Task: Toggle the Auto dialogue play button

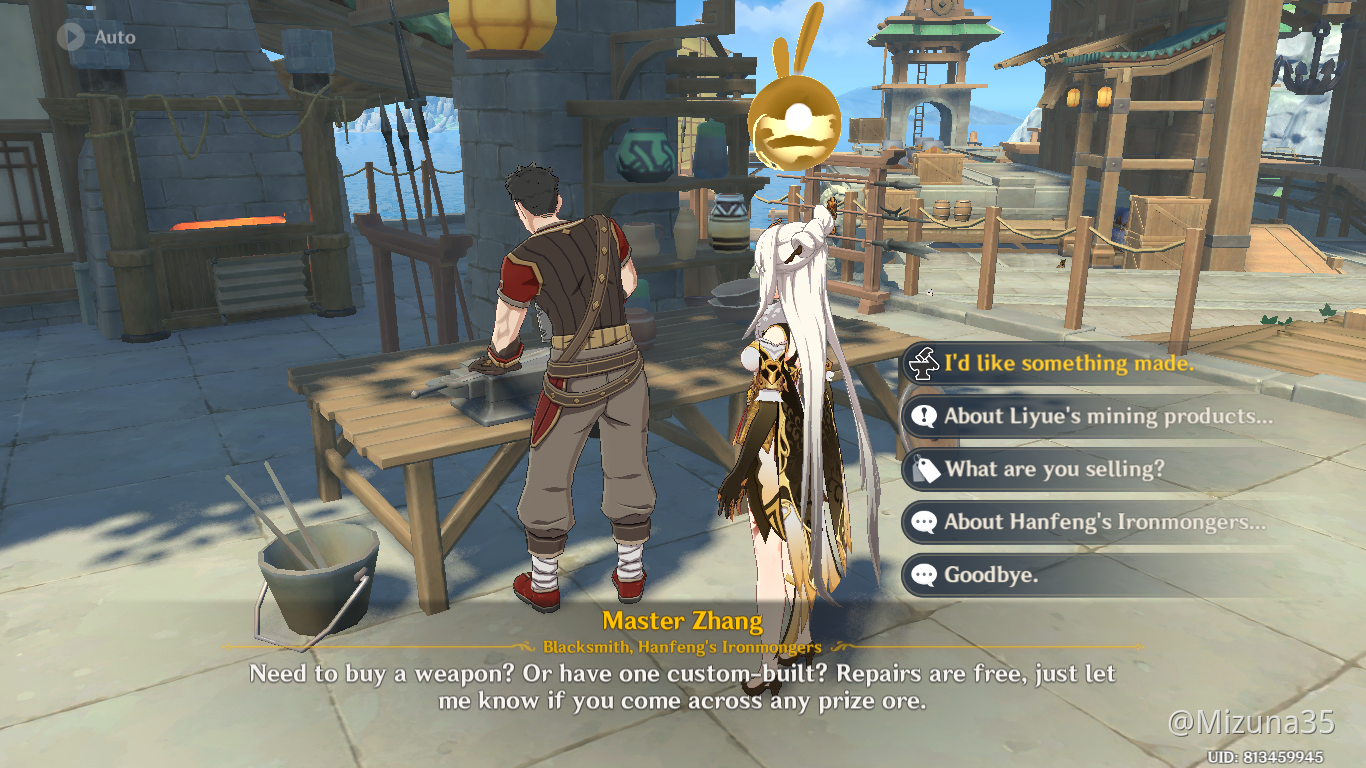Action: click(71, 37)
